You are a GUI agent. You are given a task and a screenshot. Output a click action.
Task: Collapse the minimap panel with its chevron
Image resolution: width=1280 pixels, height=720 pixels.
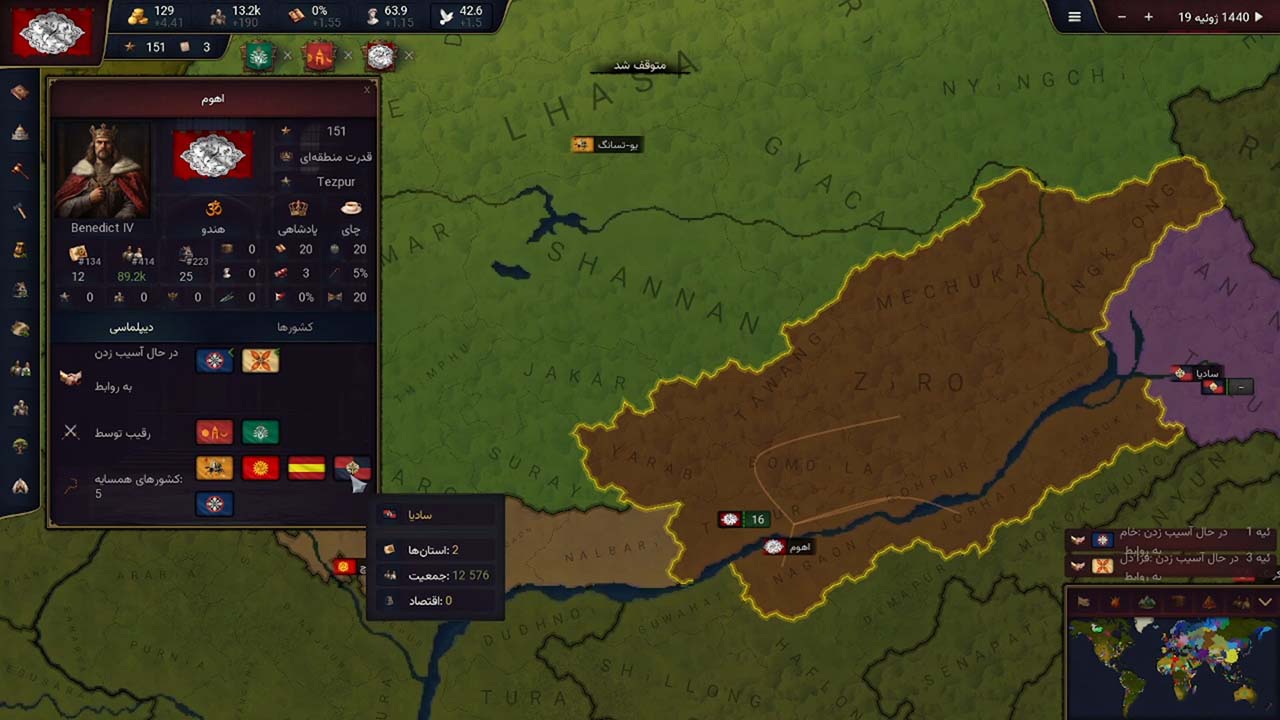[1263, 601]
